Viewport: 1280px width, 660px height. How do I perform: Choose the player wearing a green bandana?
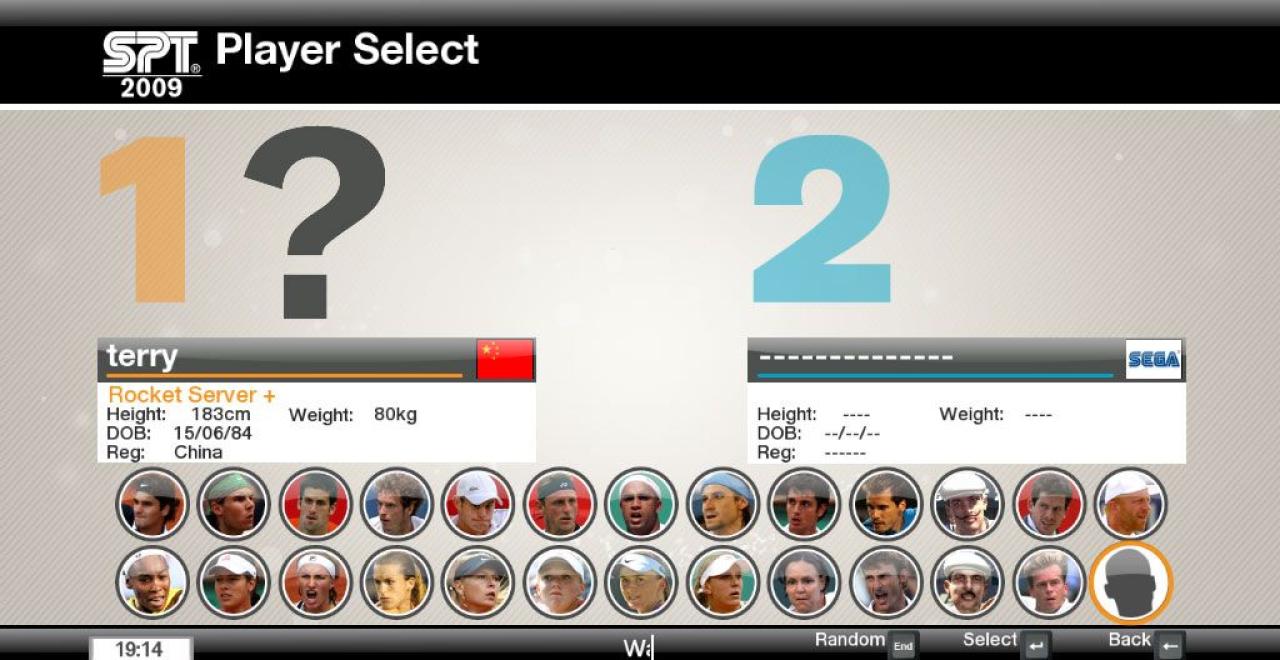click(233, 504)
